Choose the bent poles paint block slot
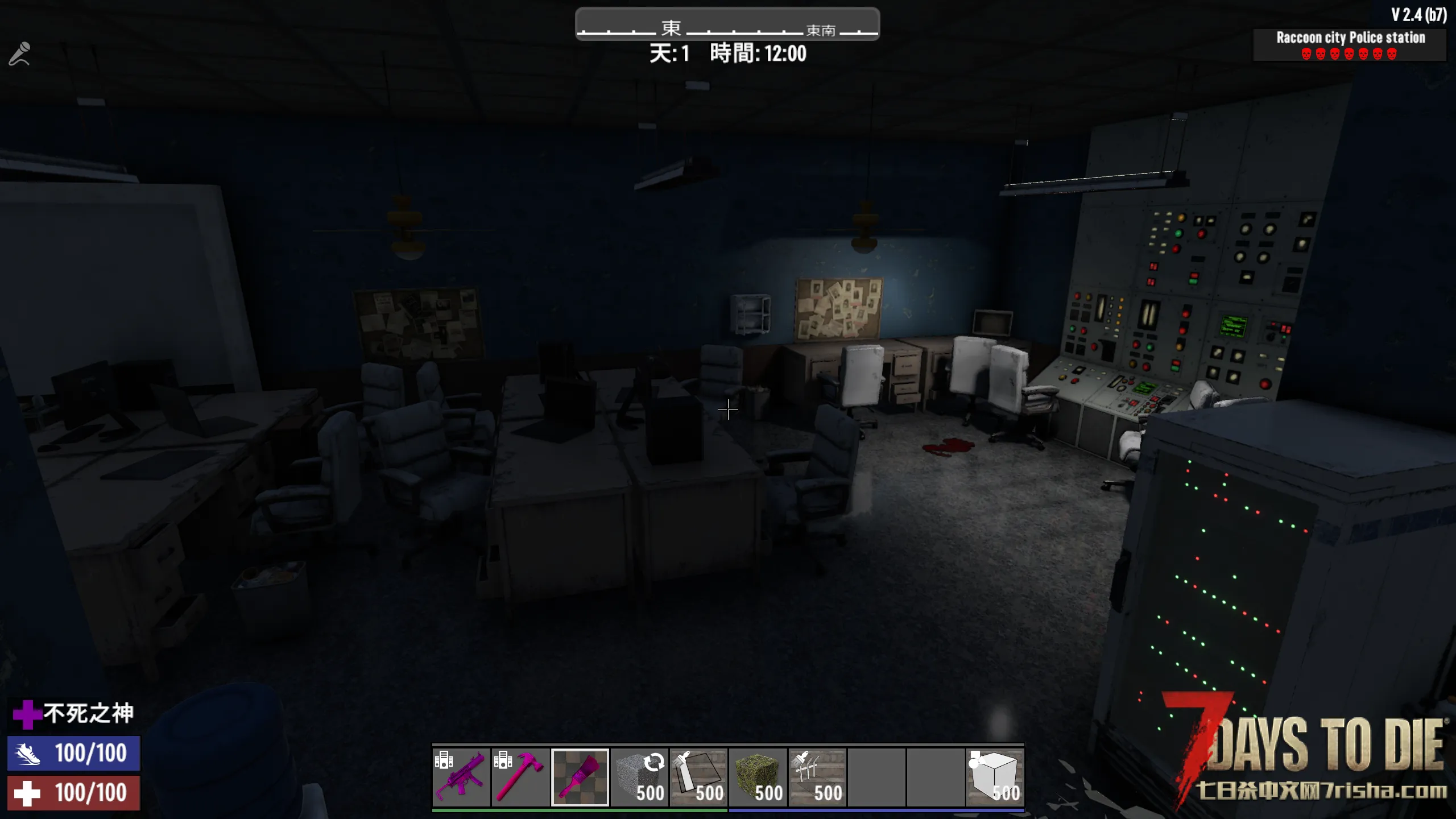1456x819 pixels. (x=817, y=777)
